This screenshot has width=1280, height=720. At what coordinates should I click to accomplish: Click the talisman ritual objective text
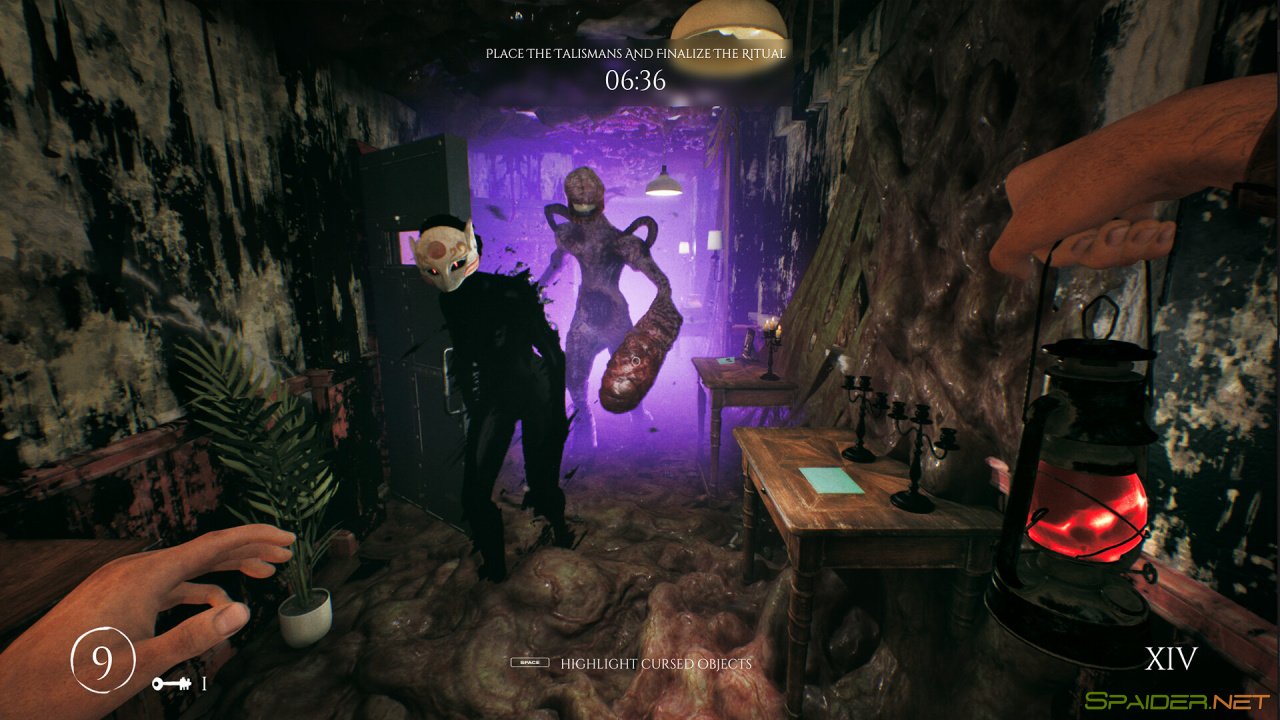635,53
